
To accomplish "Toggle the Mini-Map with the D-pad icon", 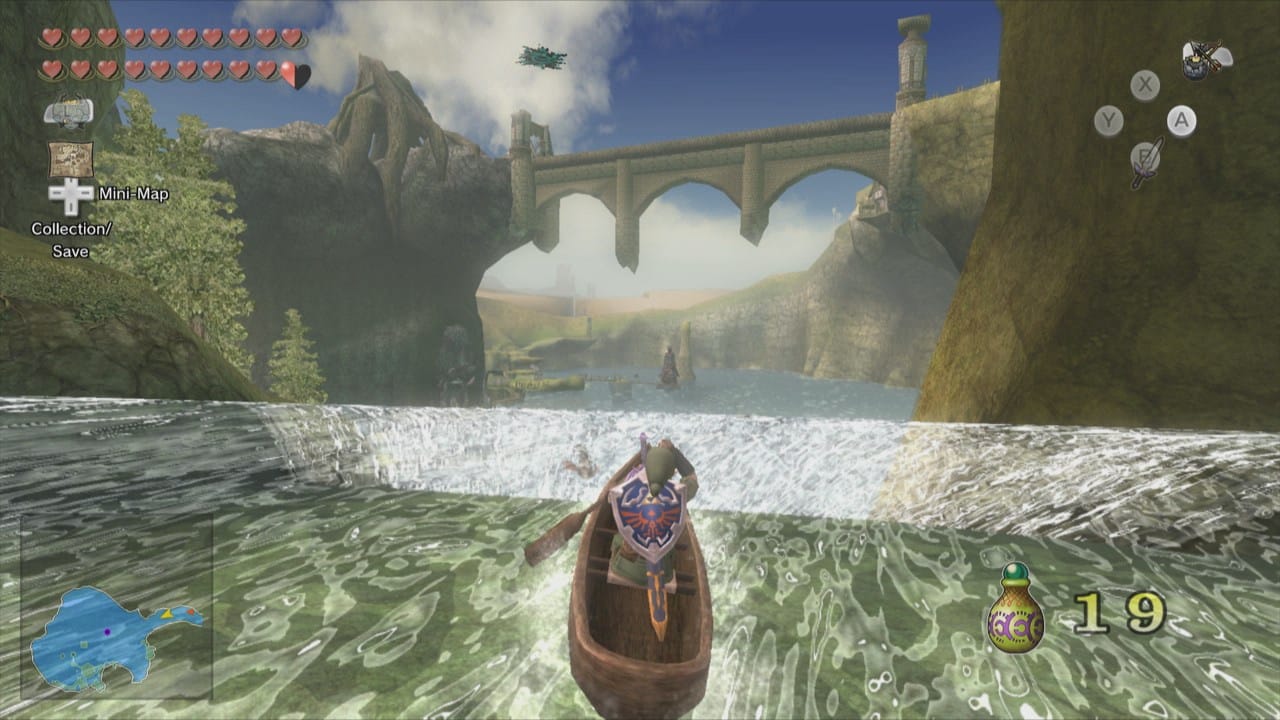I will tap(71, 195).
